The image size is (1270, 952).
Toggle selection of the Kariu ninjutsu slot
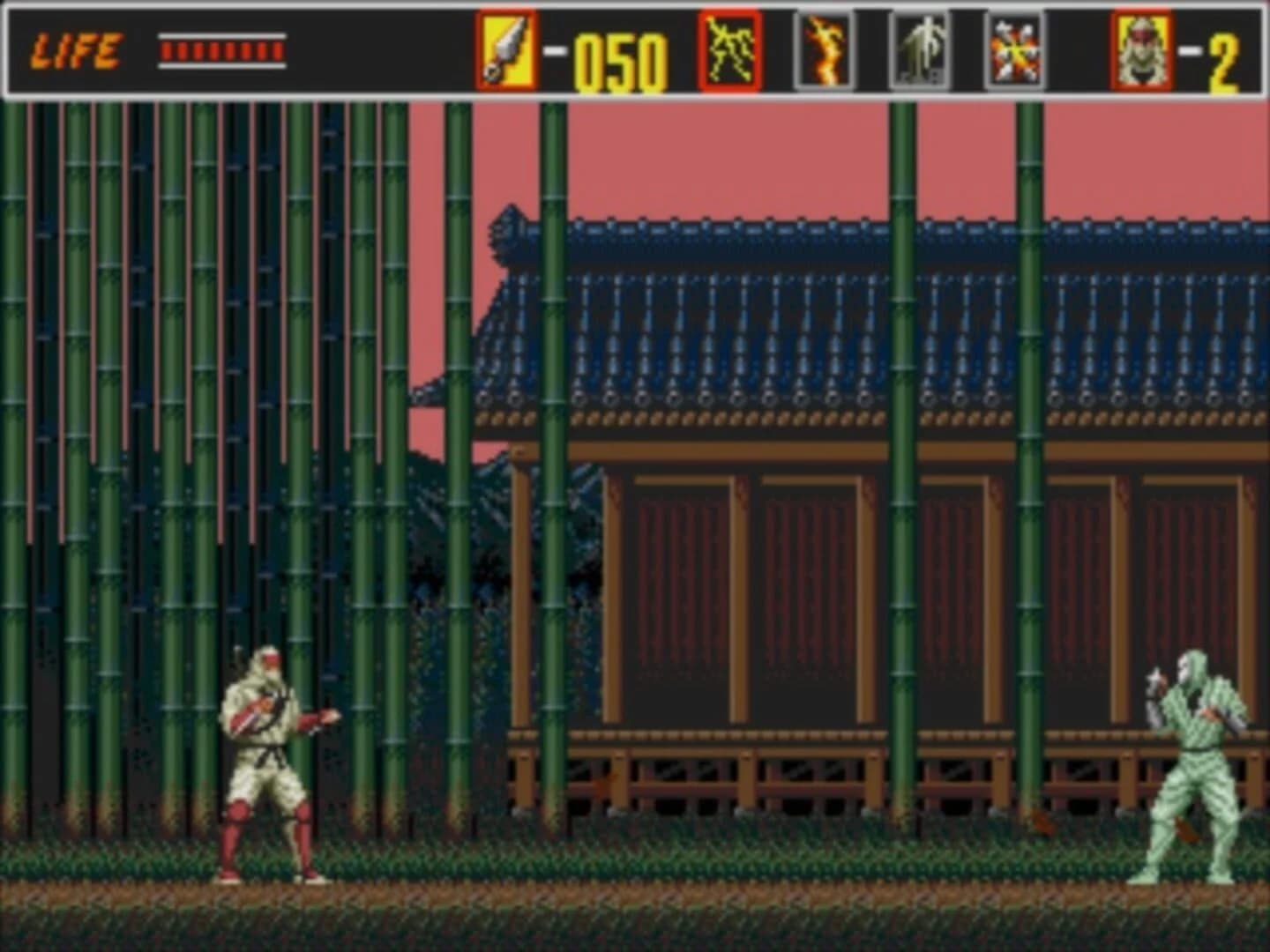tap(826, 48)
